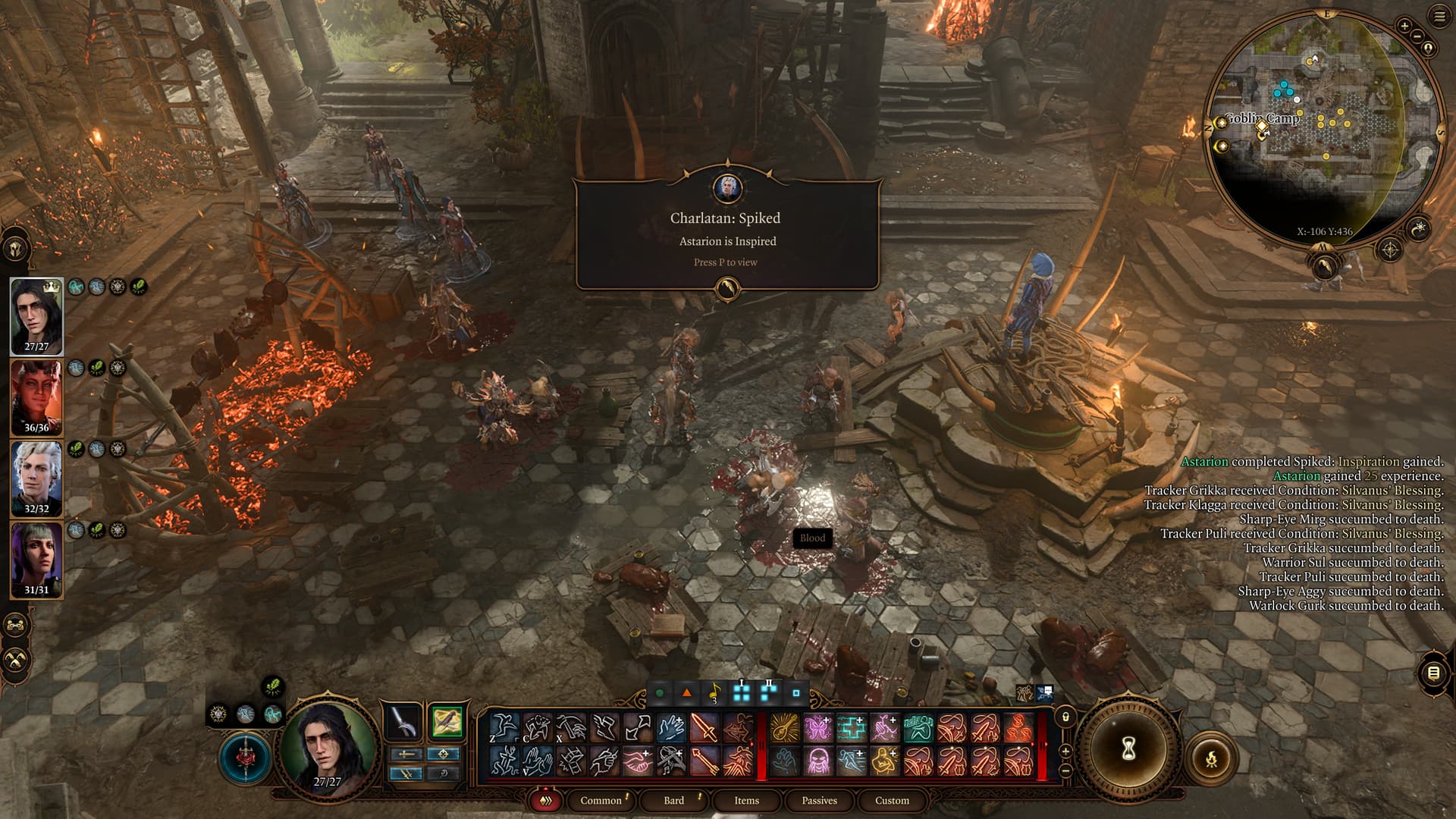This screenshot has height=819, width=1456.
Task: Open the Bard abilities tab
Action: pos(673,801)
